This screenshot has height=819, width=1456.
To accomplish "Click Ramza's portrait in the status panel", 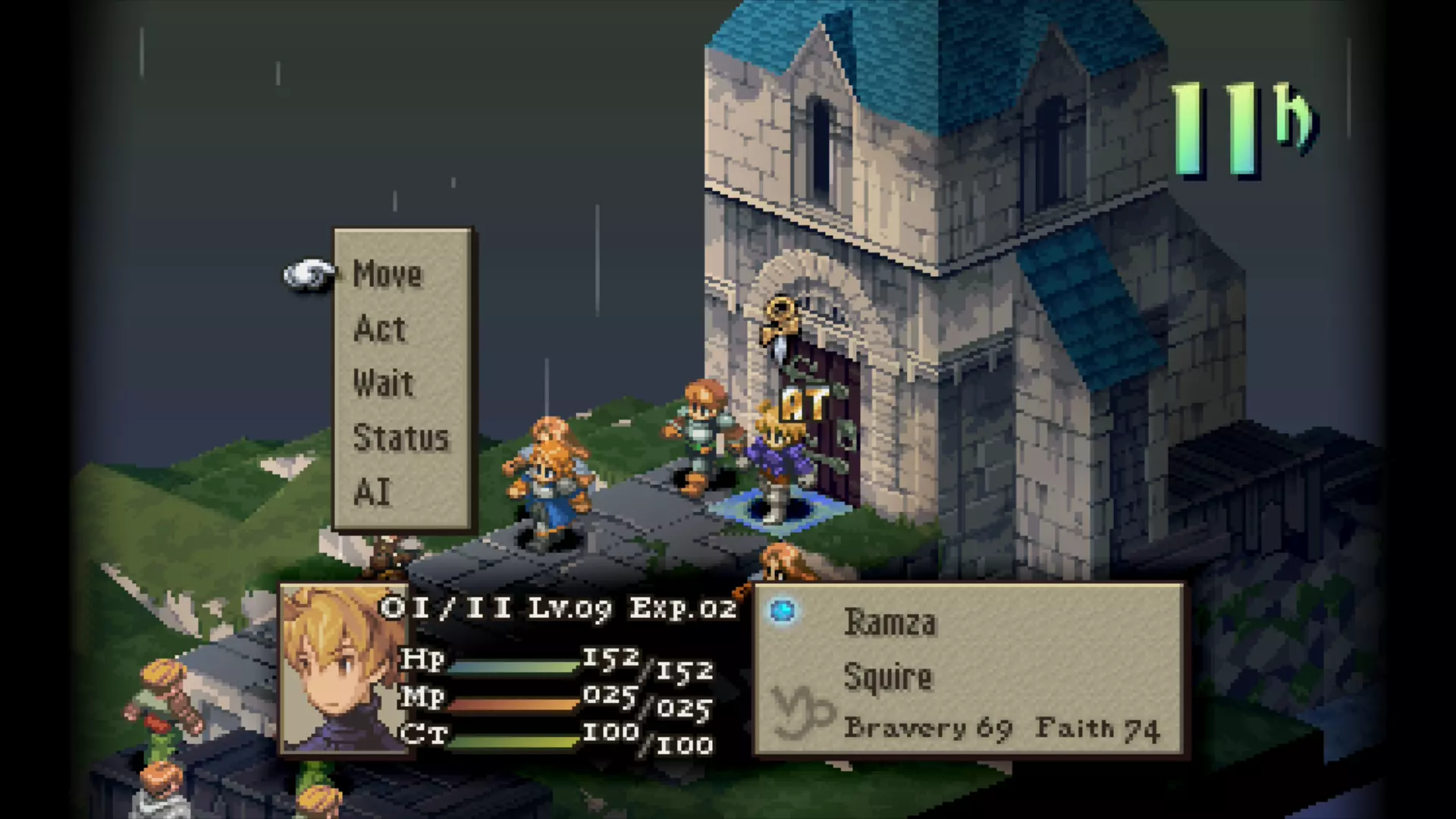I will click(x=342, y=669).
